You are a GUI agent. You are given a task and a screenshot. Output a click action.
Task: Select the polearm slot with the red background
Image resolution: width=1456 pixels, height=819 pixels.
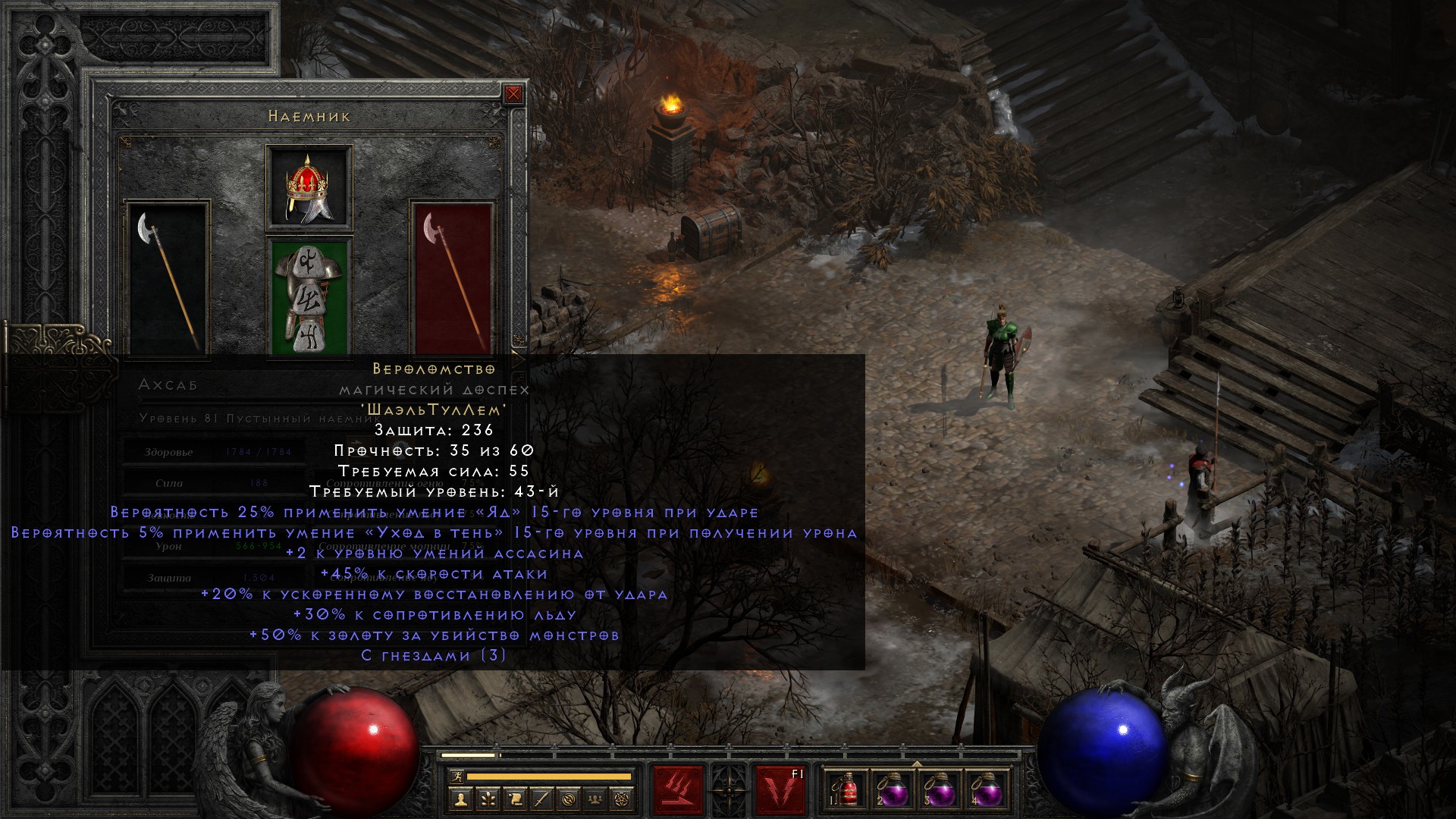[x=453, y=278]
